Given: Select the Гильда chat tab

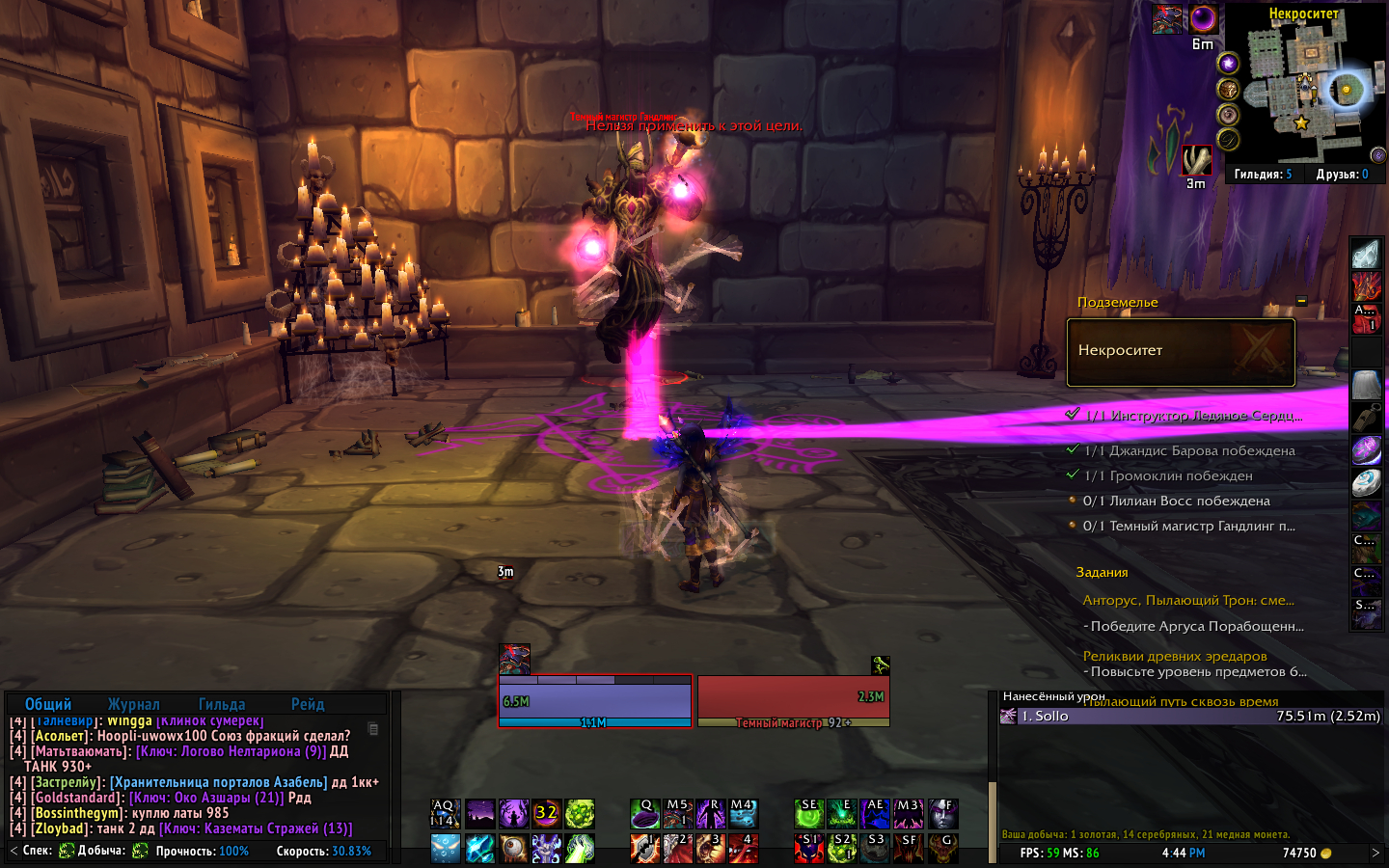Looking at the screenshot, I should [x=222, y=704].
